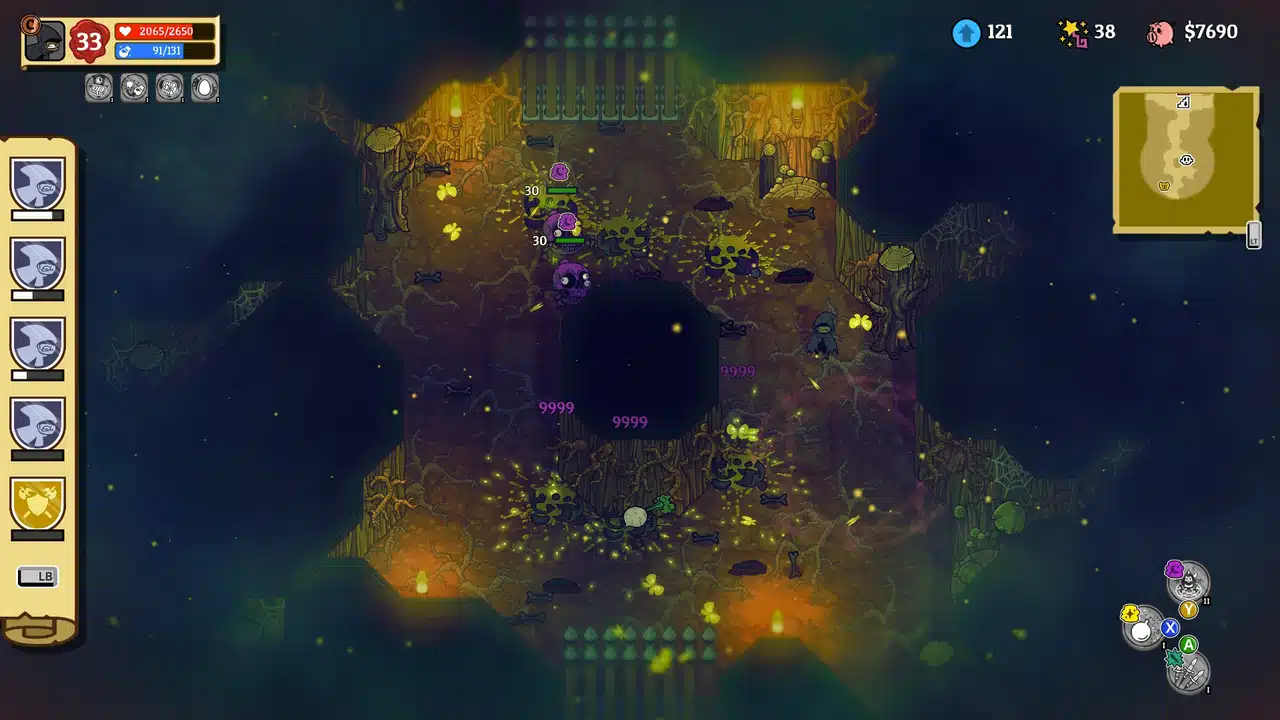Expand the minimap with the L corner button

(x=1253, y=237)
